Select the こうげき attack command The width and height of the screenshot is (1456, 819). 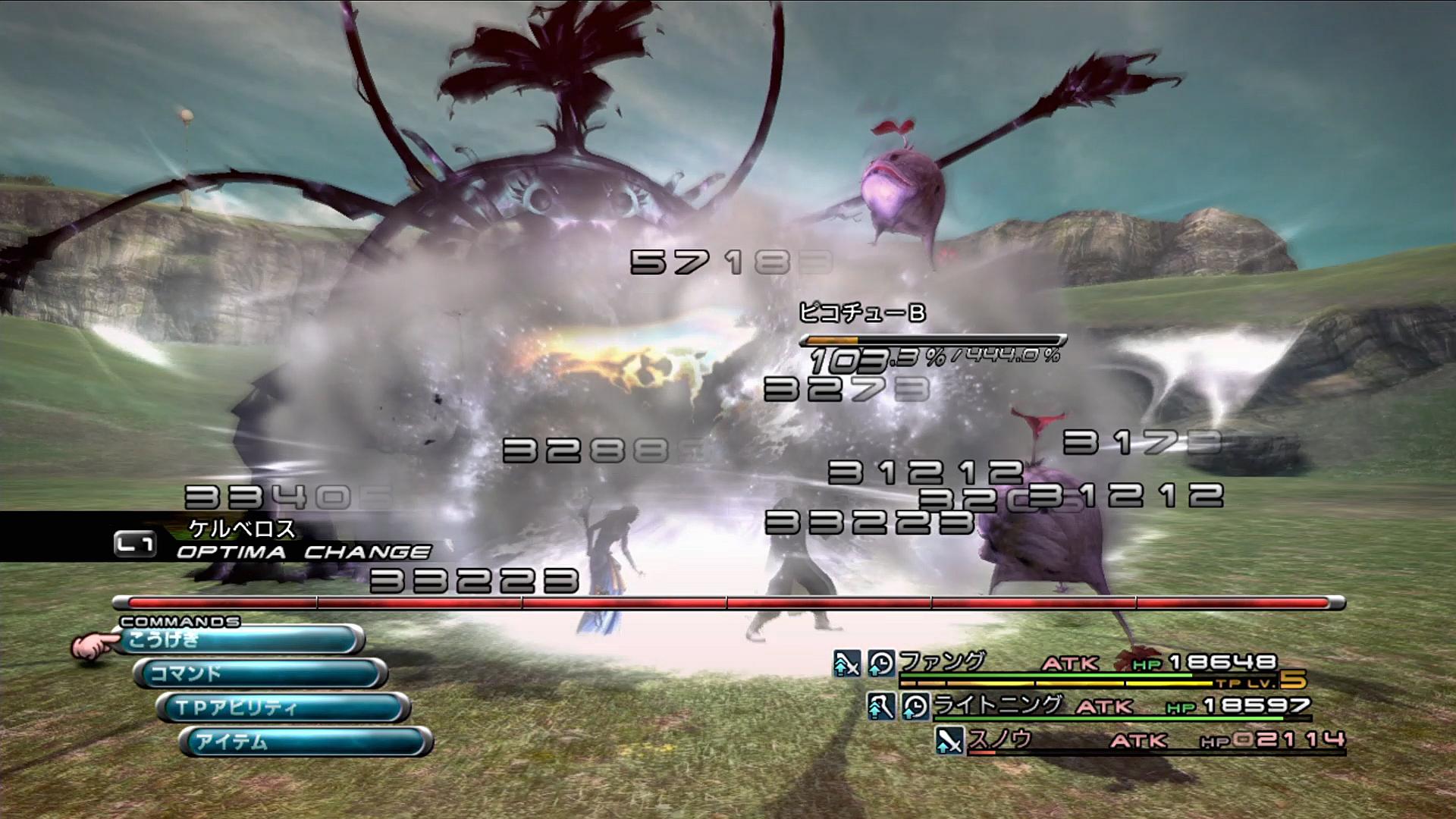pyautogui.click(x=239, y=640)
